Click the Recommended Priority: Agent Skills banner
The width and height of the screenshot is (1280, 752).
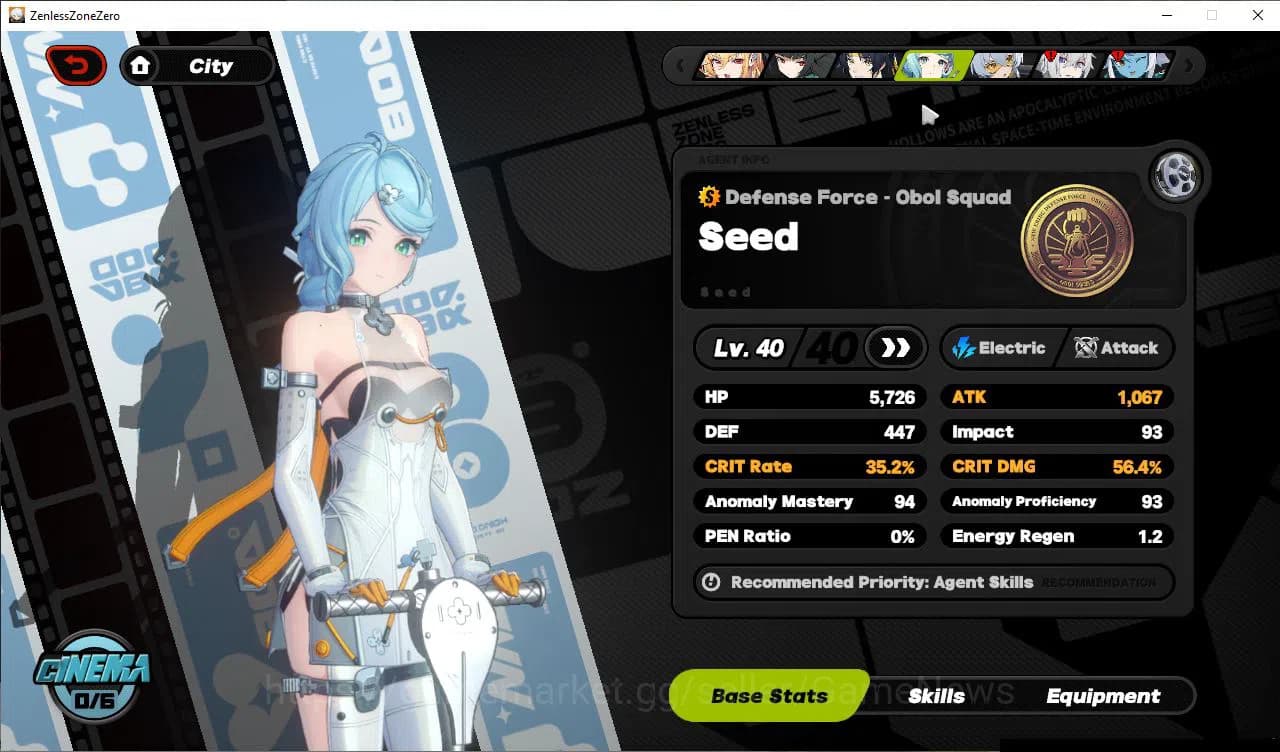coord(932,583)
